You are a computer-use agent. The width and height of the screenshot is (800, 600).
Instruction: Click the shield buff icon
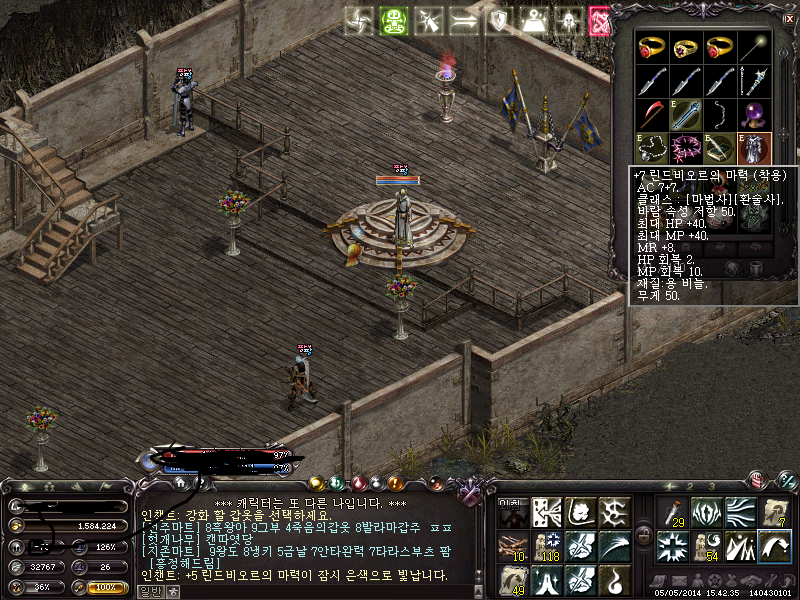tap(497, 20)
